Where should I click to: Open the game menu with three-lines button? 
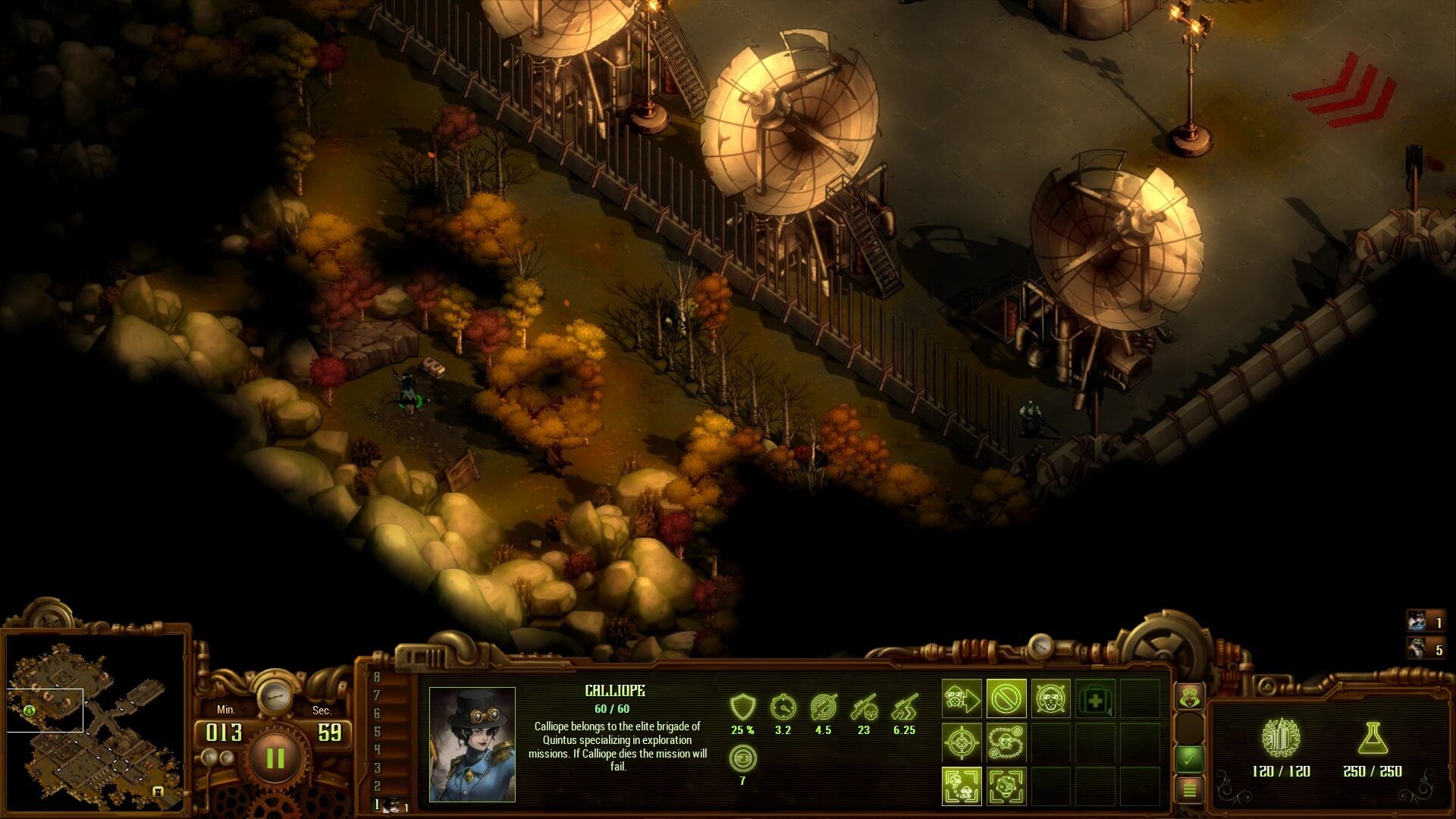point(1189,790)
